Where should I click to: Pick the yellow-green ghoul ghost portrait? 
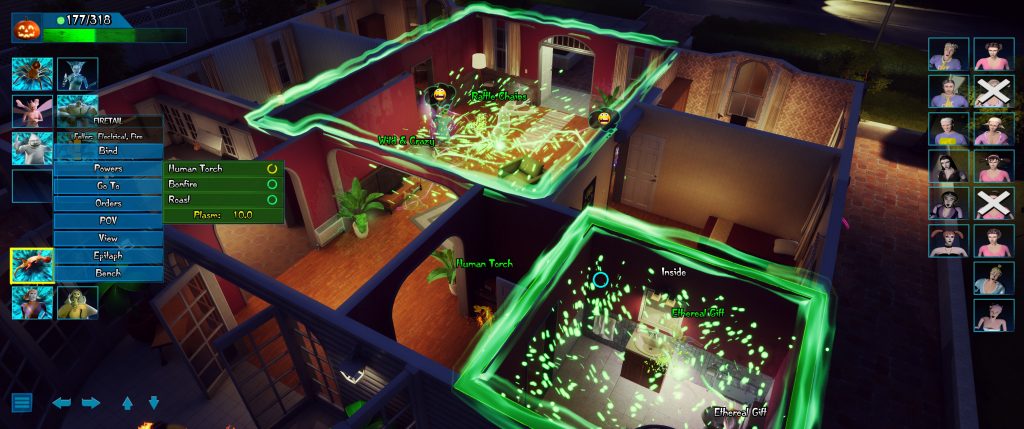(76, 304)
